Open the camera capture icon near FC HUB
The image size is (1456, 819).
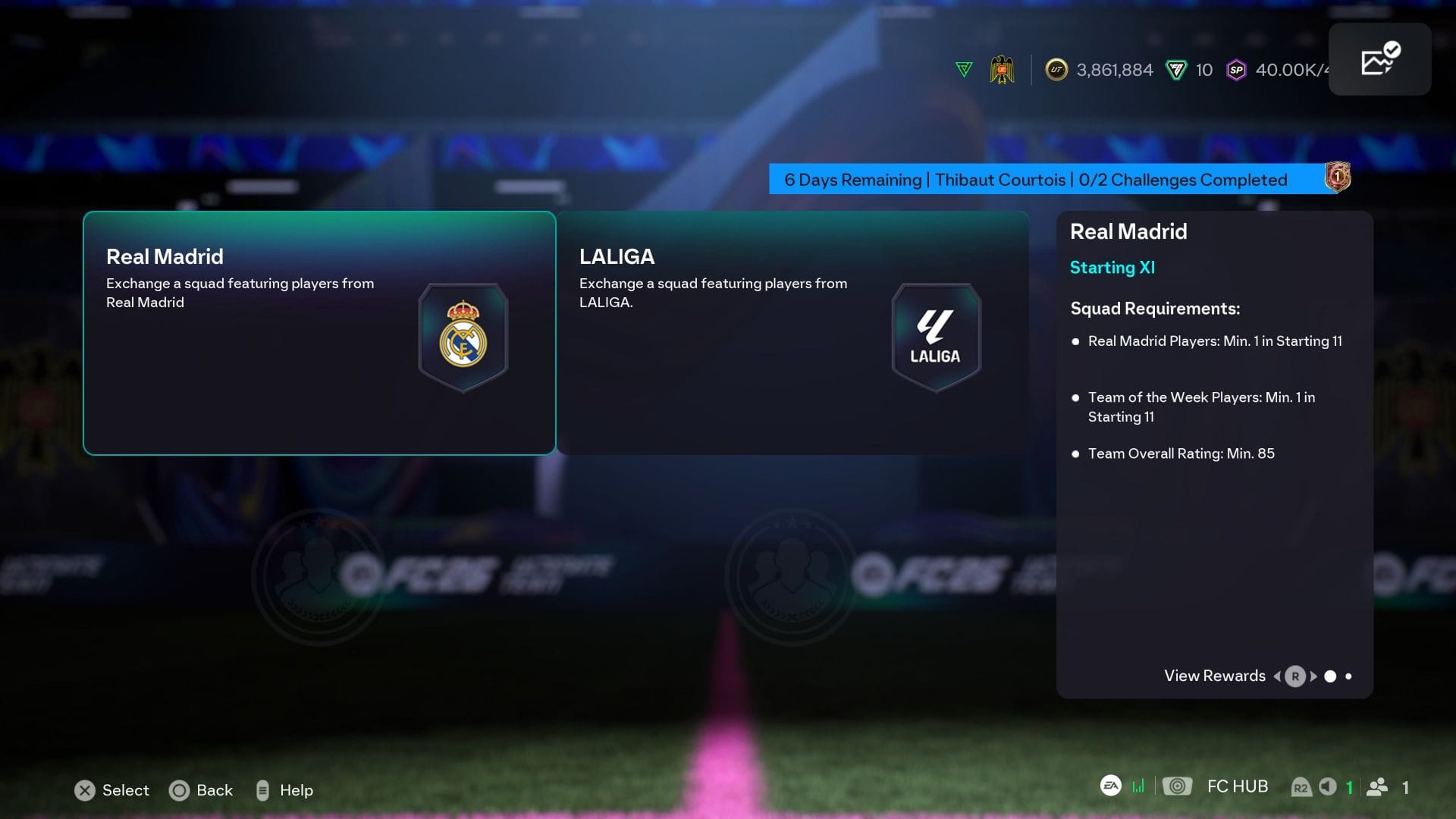point(1178,786)
